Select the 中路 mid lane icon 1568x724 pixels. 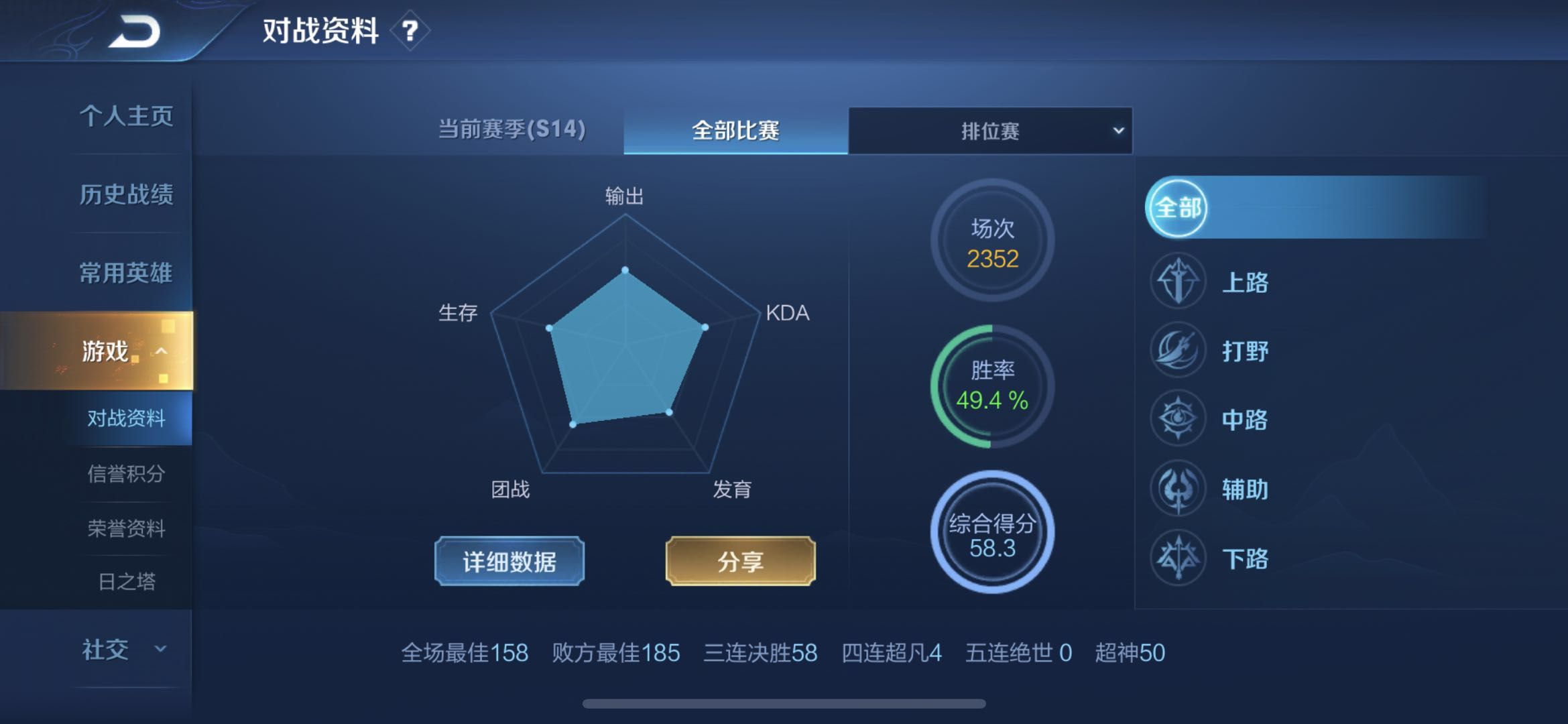point(1177,420)
